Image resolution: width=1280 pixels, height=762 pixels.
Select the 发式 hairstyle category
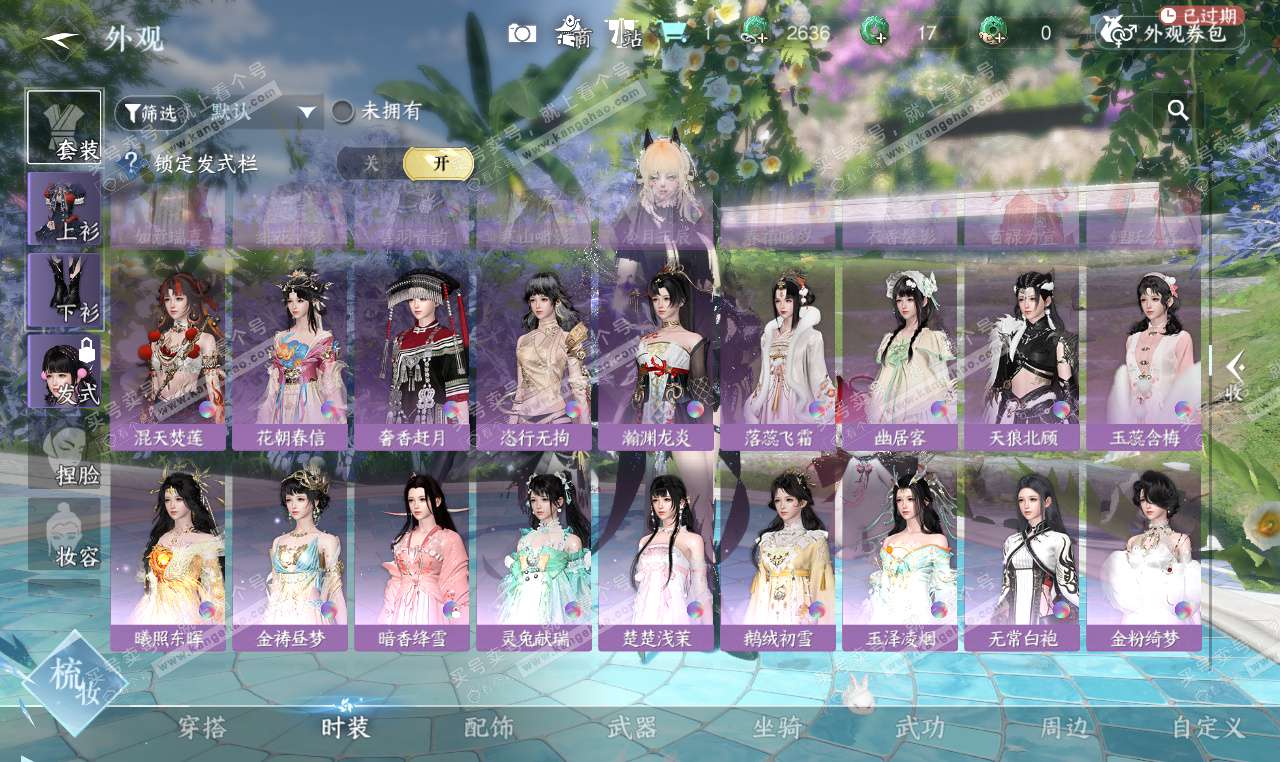pos(64,371)
